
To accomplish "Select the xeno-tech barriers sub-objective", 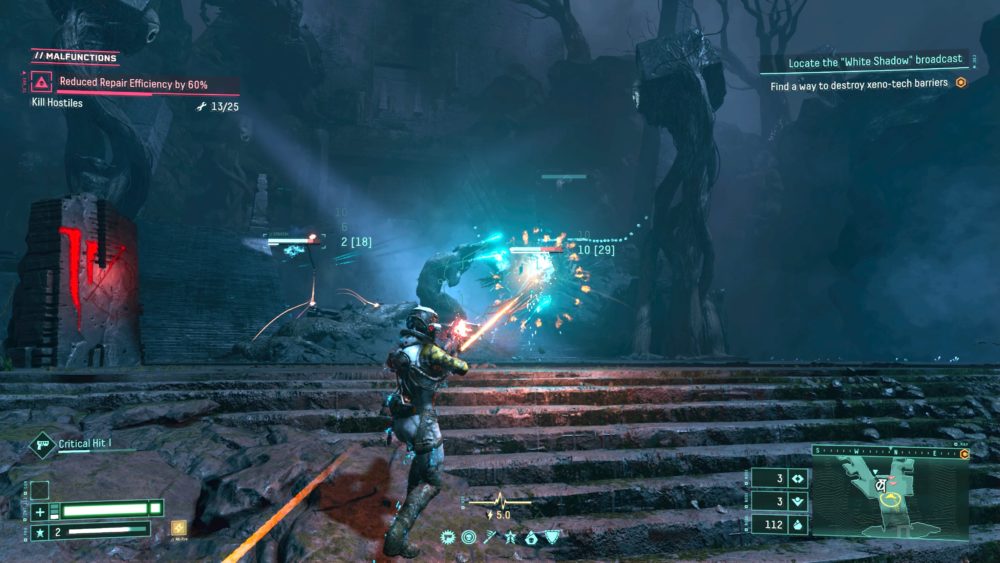I will (x=860, y=86).
